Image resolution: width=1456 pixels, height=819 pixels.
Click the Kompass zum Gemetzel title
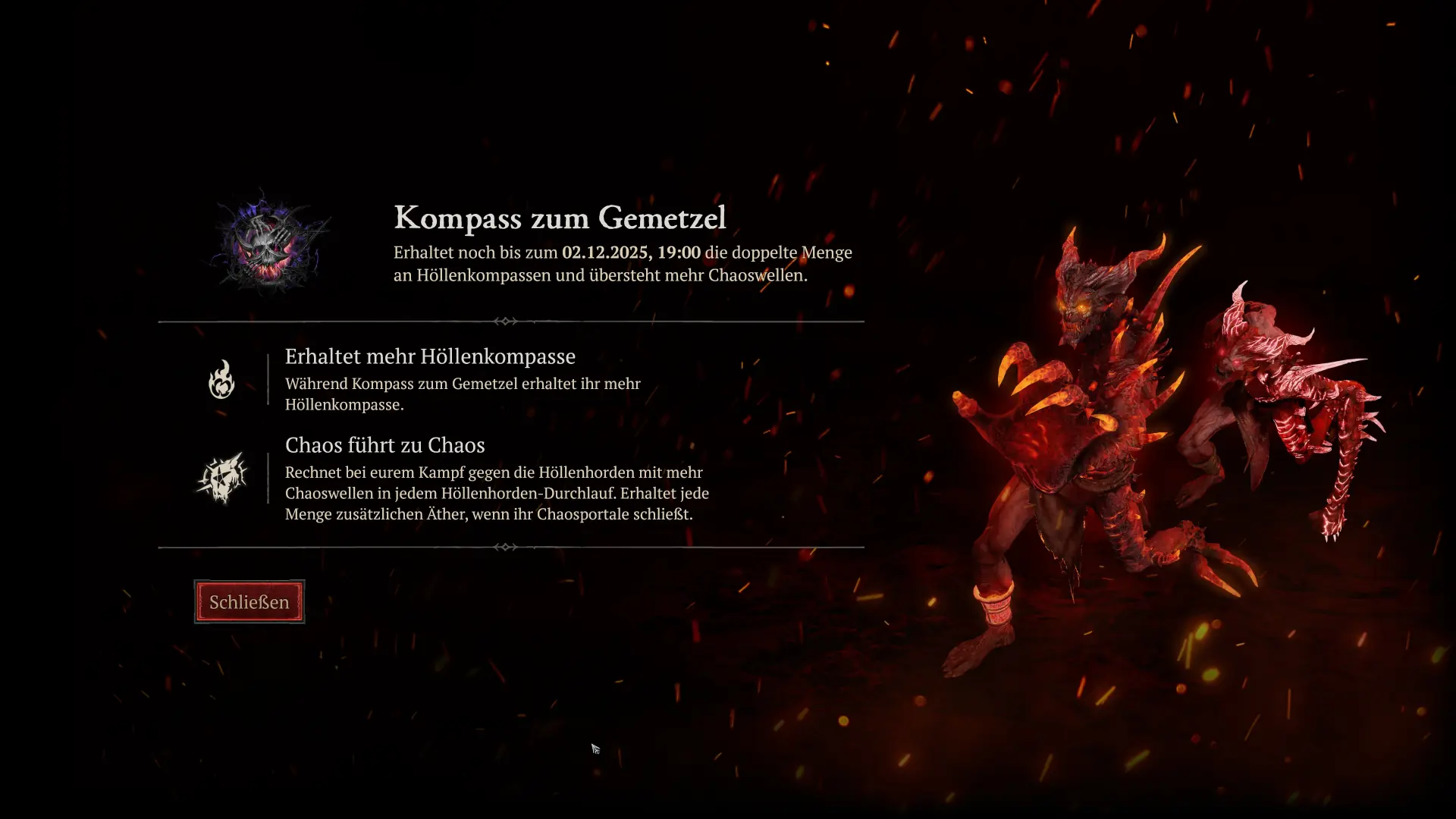pyautogui.click(x=560, y=218)
